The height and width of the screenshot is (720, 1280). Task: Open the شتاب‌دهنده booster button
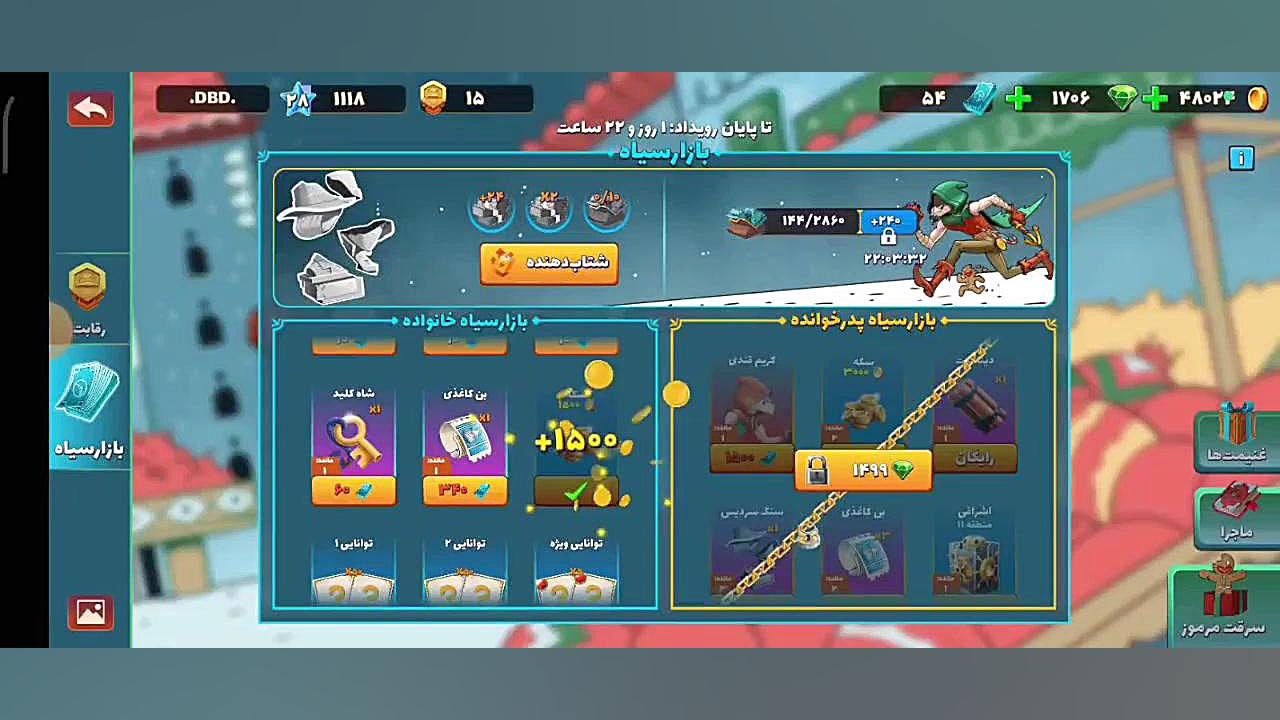549,263
